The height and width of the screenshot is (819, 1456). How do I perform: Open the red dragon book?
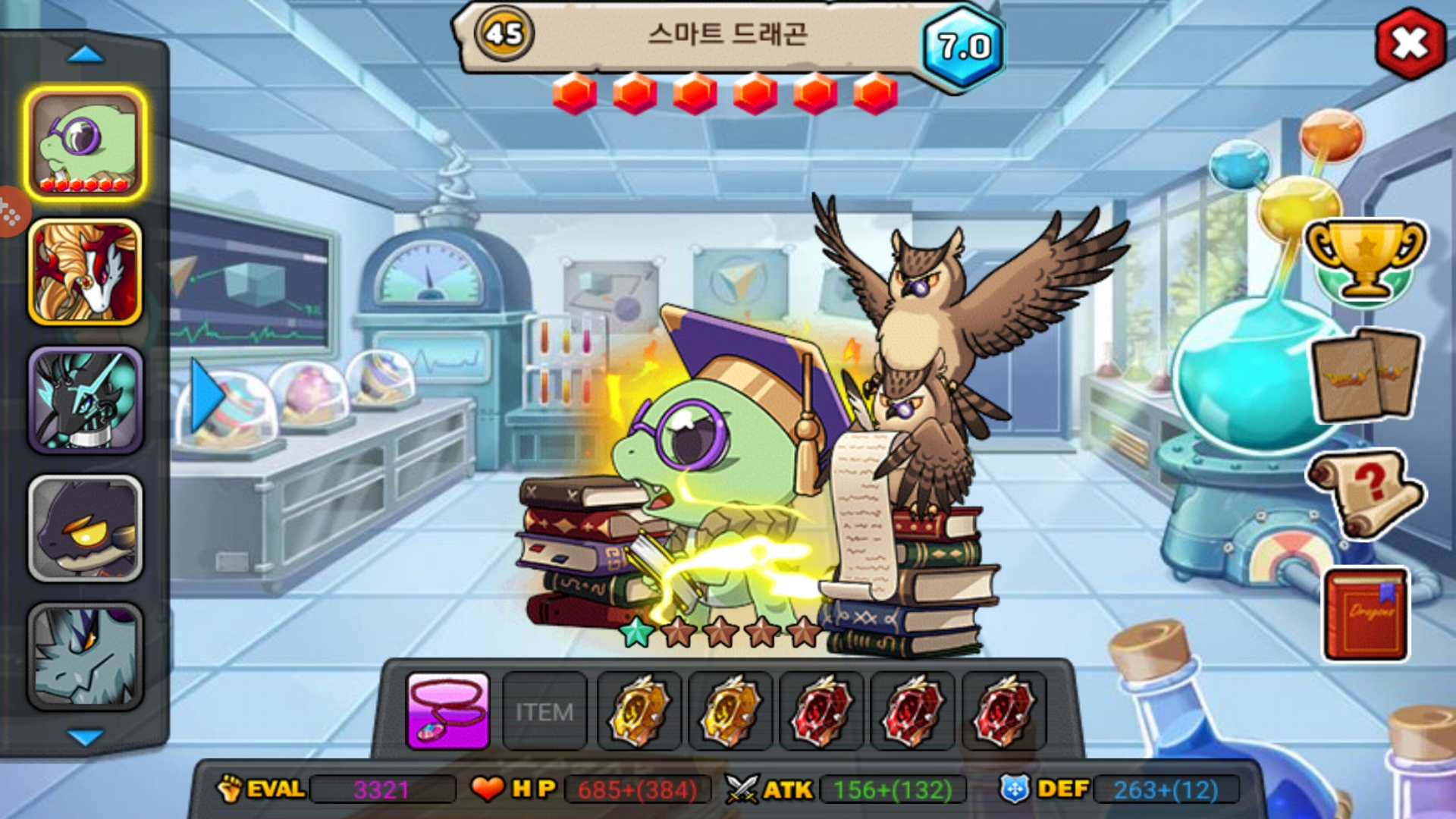[x=1366, y=615]
